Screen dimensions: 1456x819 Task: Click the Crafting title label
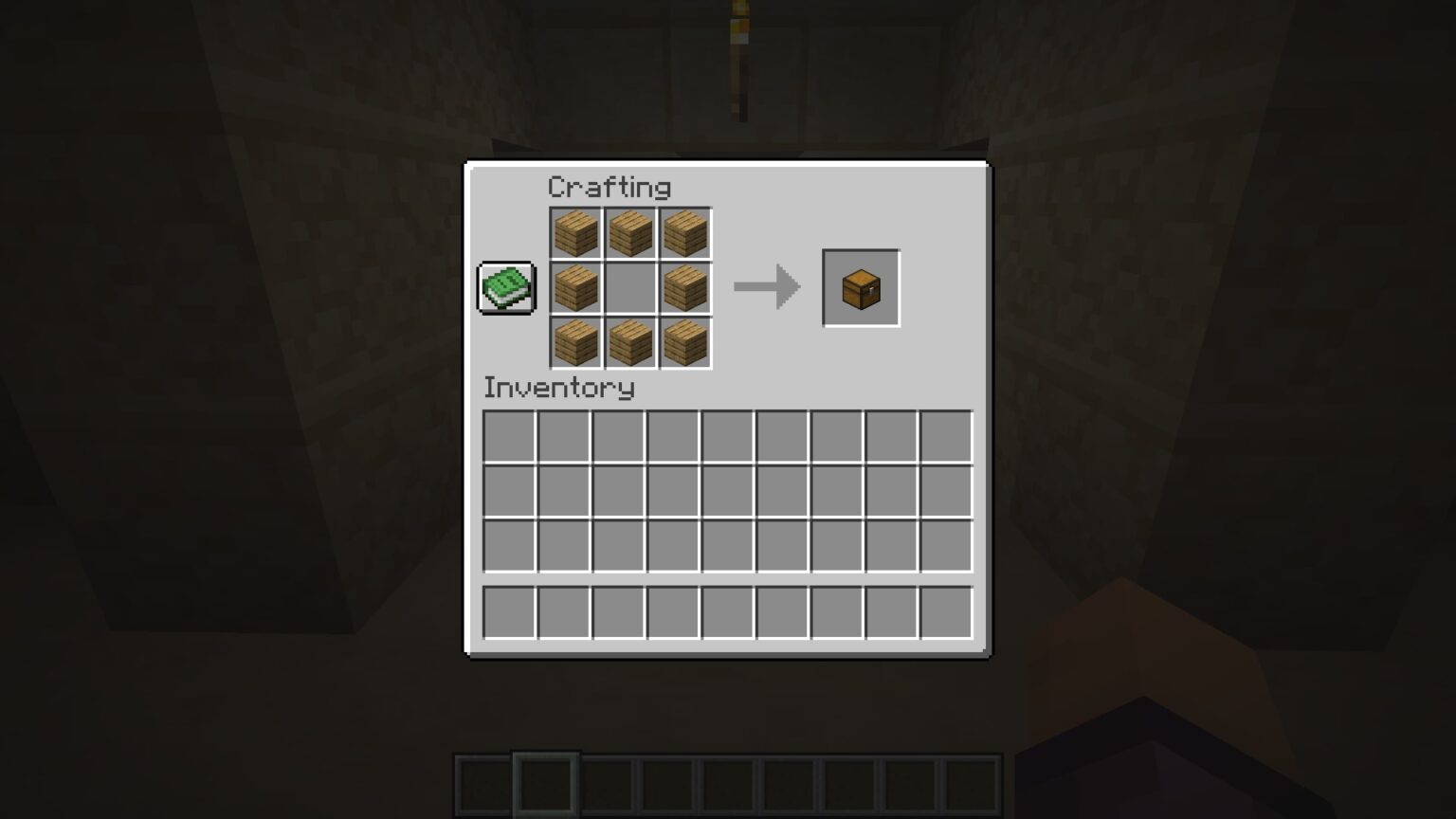point(610,187)
